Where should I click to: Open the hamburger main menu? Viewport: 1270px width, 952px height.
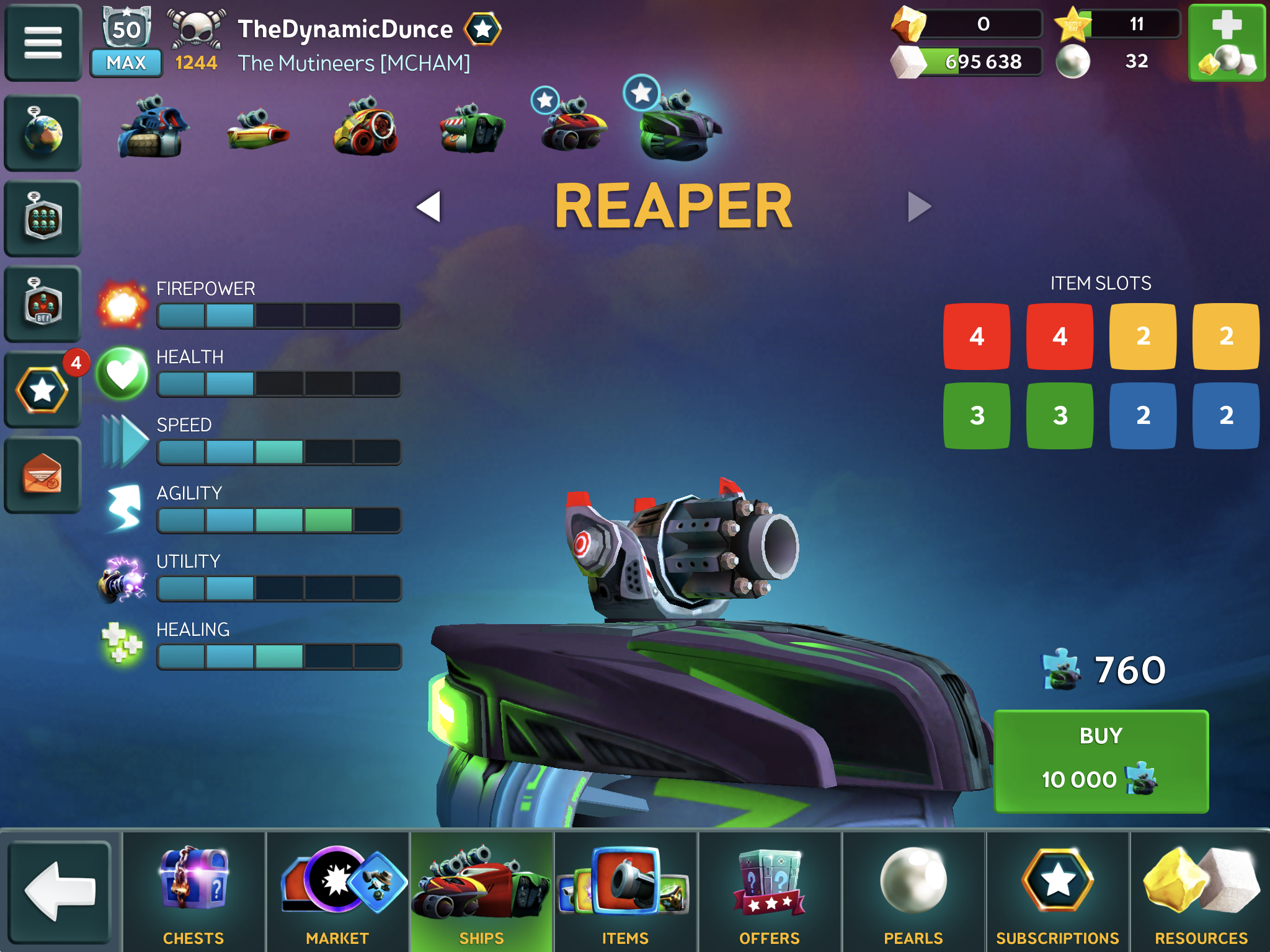[x=42, y=43]
